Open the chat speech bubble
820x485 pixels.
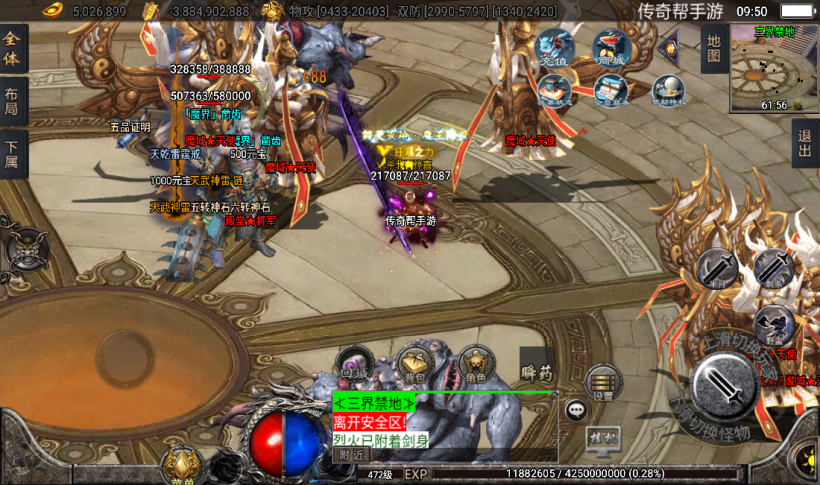tap(577, 409)
